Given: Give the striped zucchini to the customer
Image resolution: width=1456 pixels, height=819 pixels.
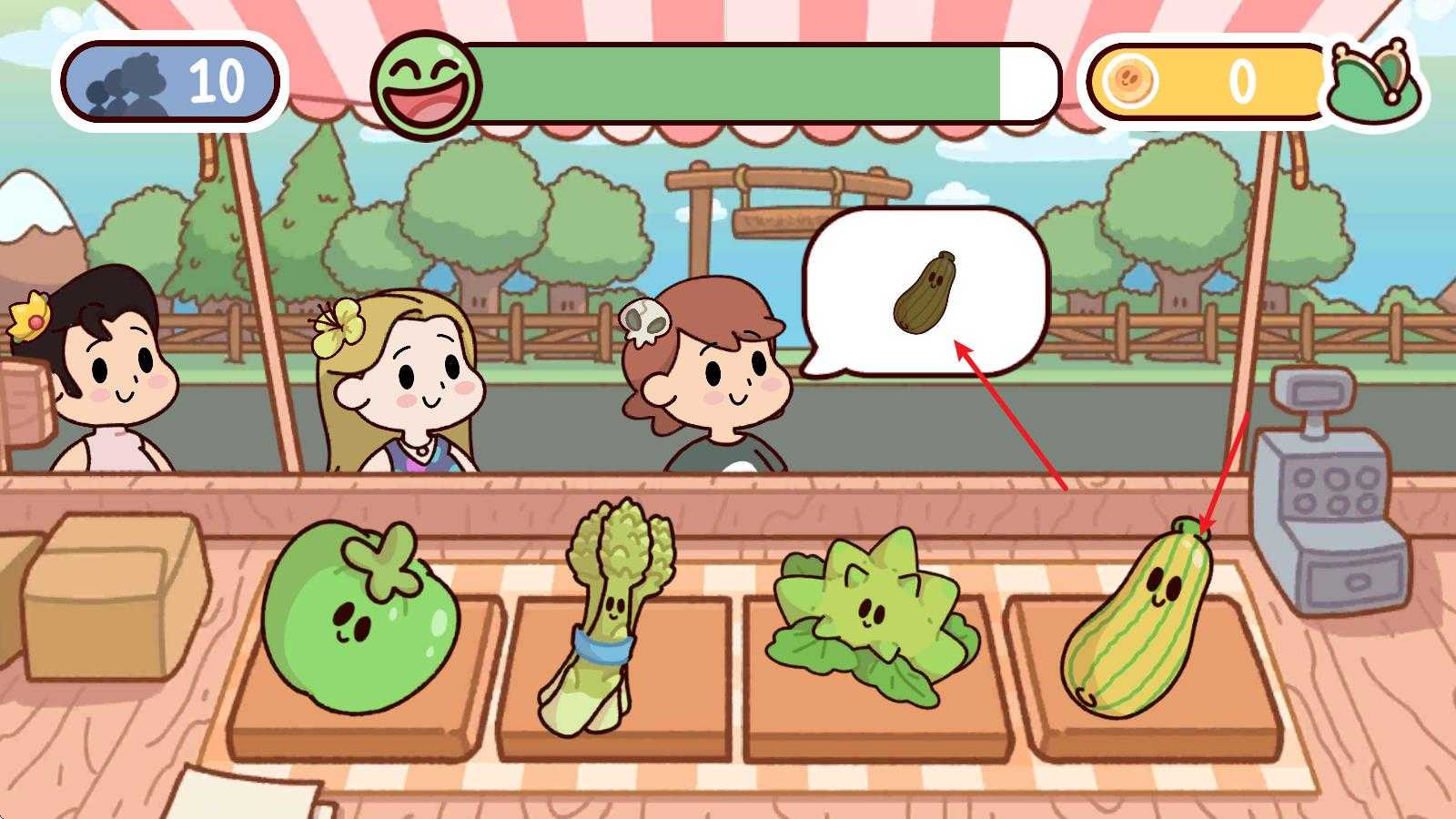Looking at the screenshot, I should click(x=1137, y=623).
